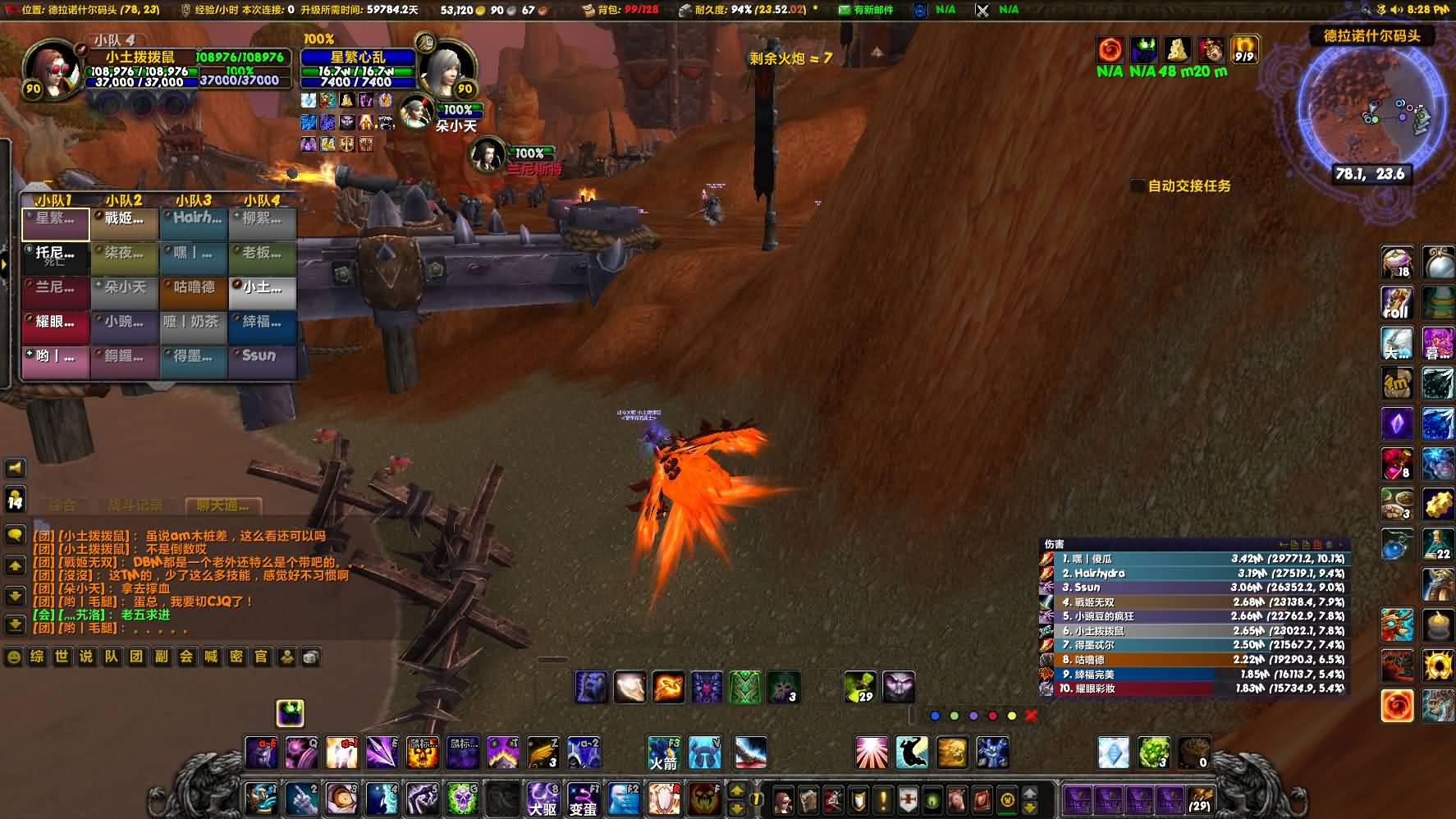Viewport: 1456px width, 819px height.
Task: Select raid member 戰姬 in 小队2
Action: tap(124, 219)
